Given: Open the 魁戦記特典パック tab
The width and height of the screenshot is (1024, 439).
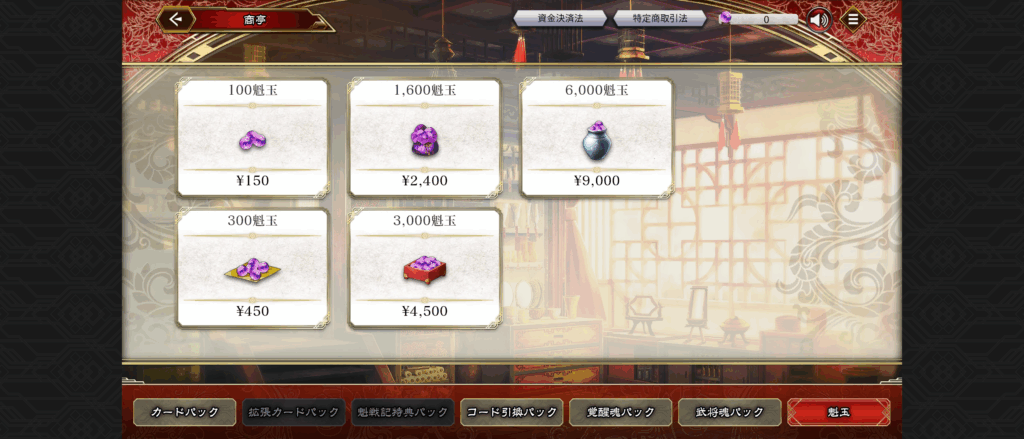Looking at the screenshot, I should tap(403, 412).
